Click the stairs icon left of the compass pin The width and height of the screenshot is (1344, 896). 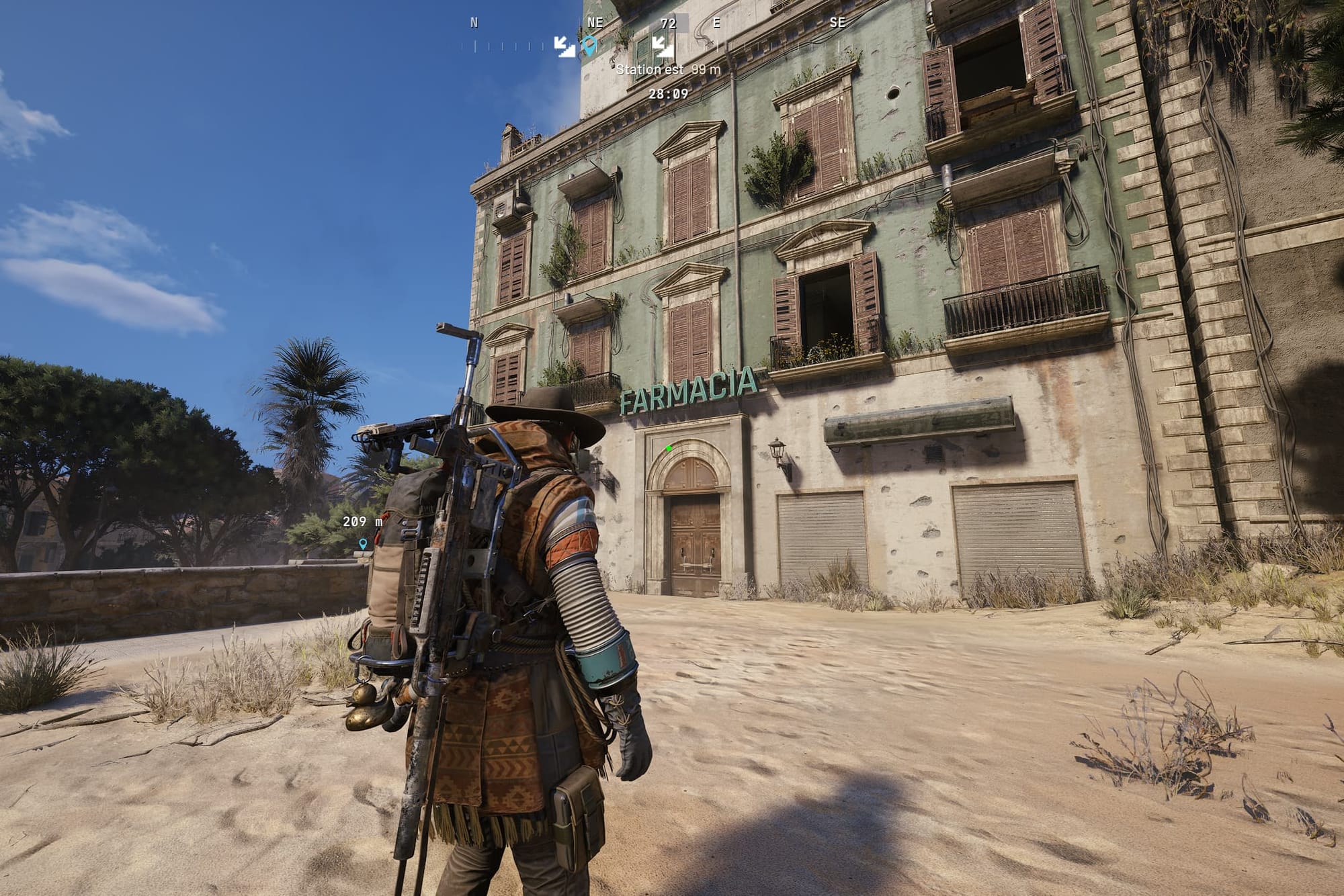coord(564,46)
